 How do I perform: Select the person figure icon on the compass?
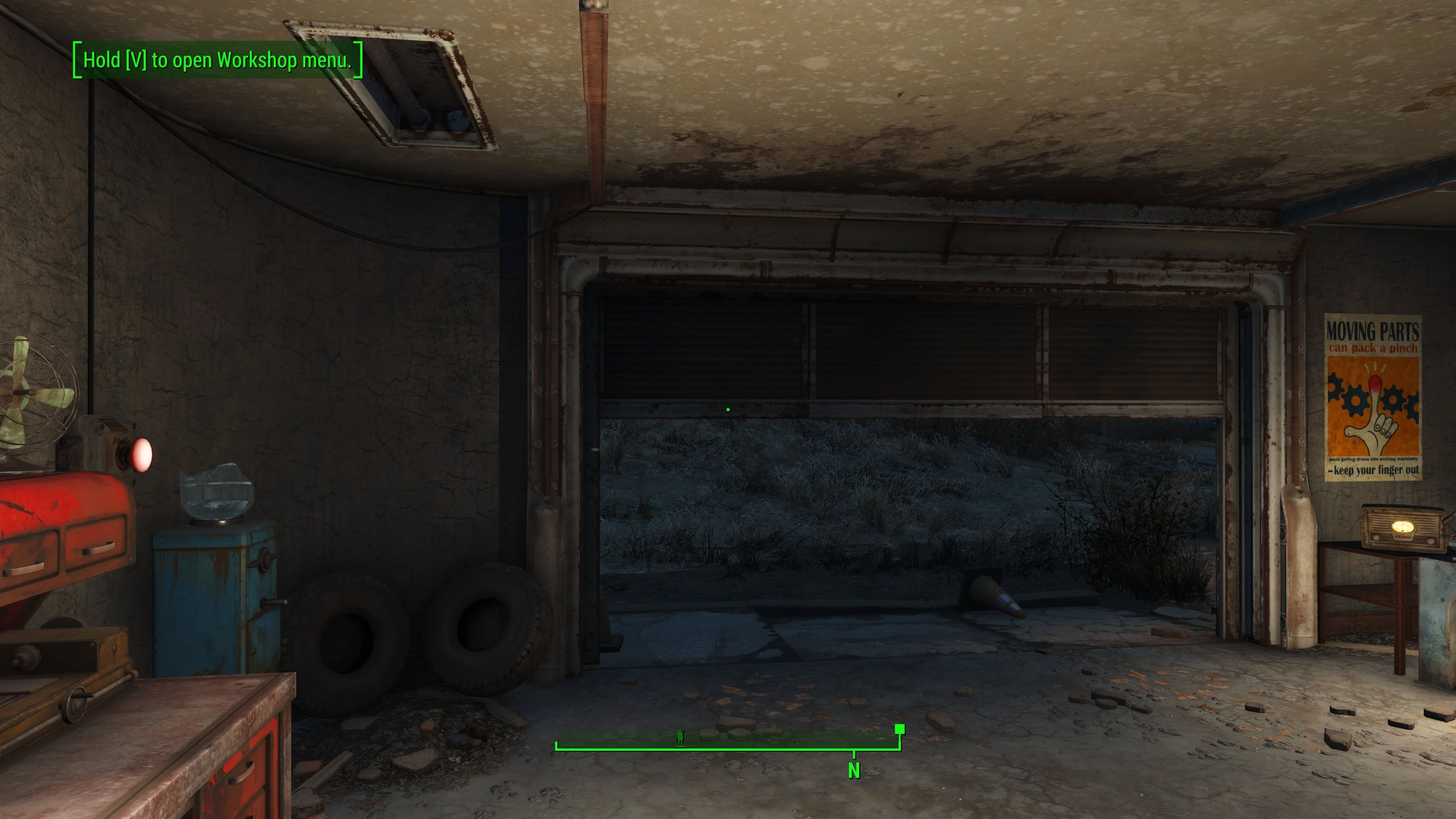[x=680, y=737]
